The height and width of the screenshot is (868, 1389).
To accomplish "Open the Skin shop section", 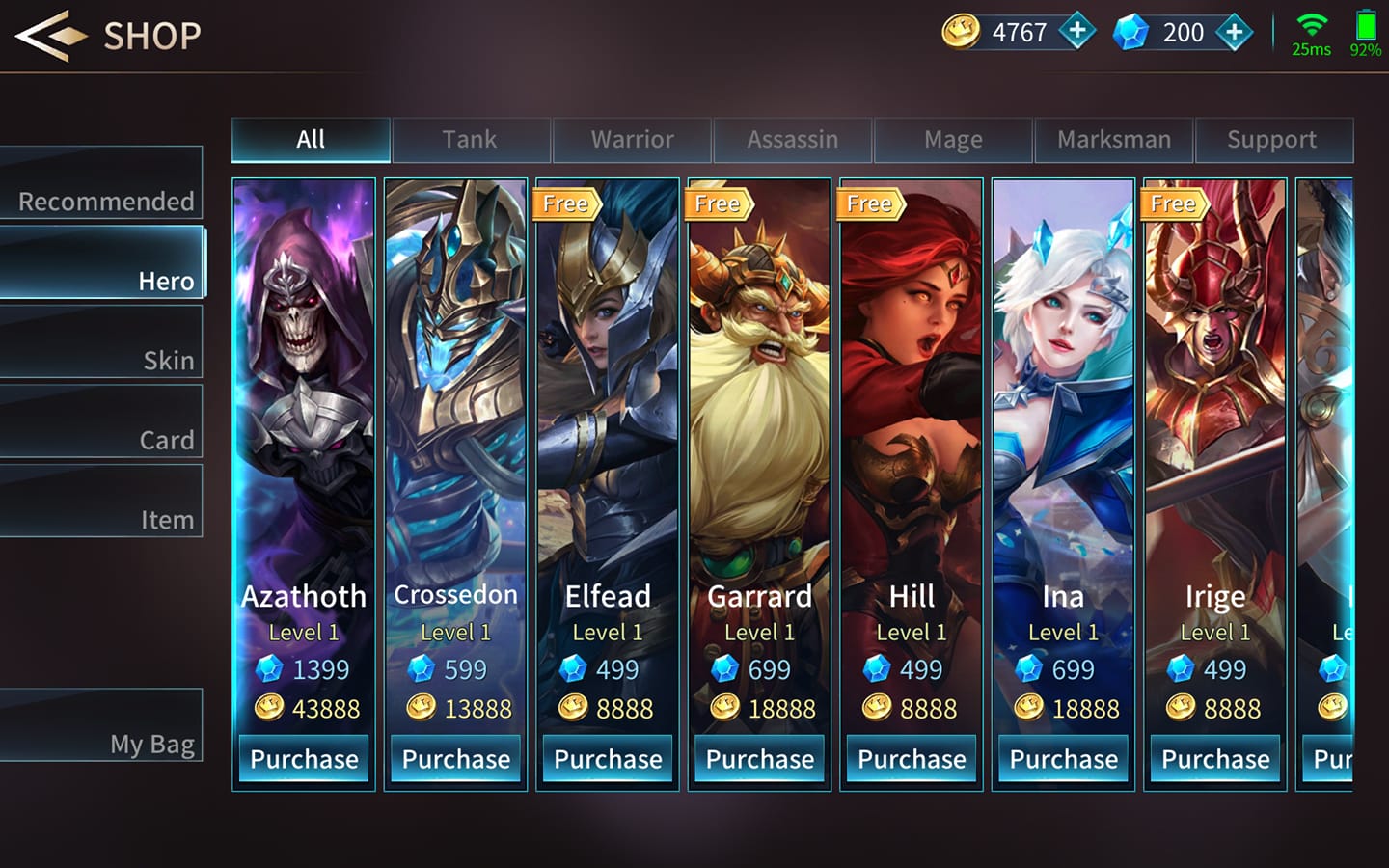I will click(101, 342).
